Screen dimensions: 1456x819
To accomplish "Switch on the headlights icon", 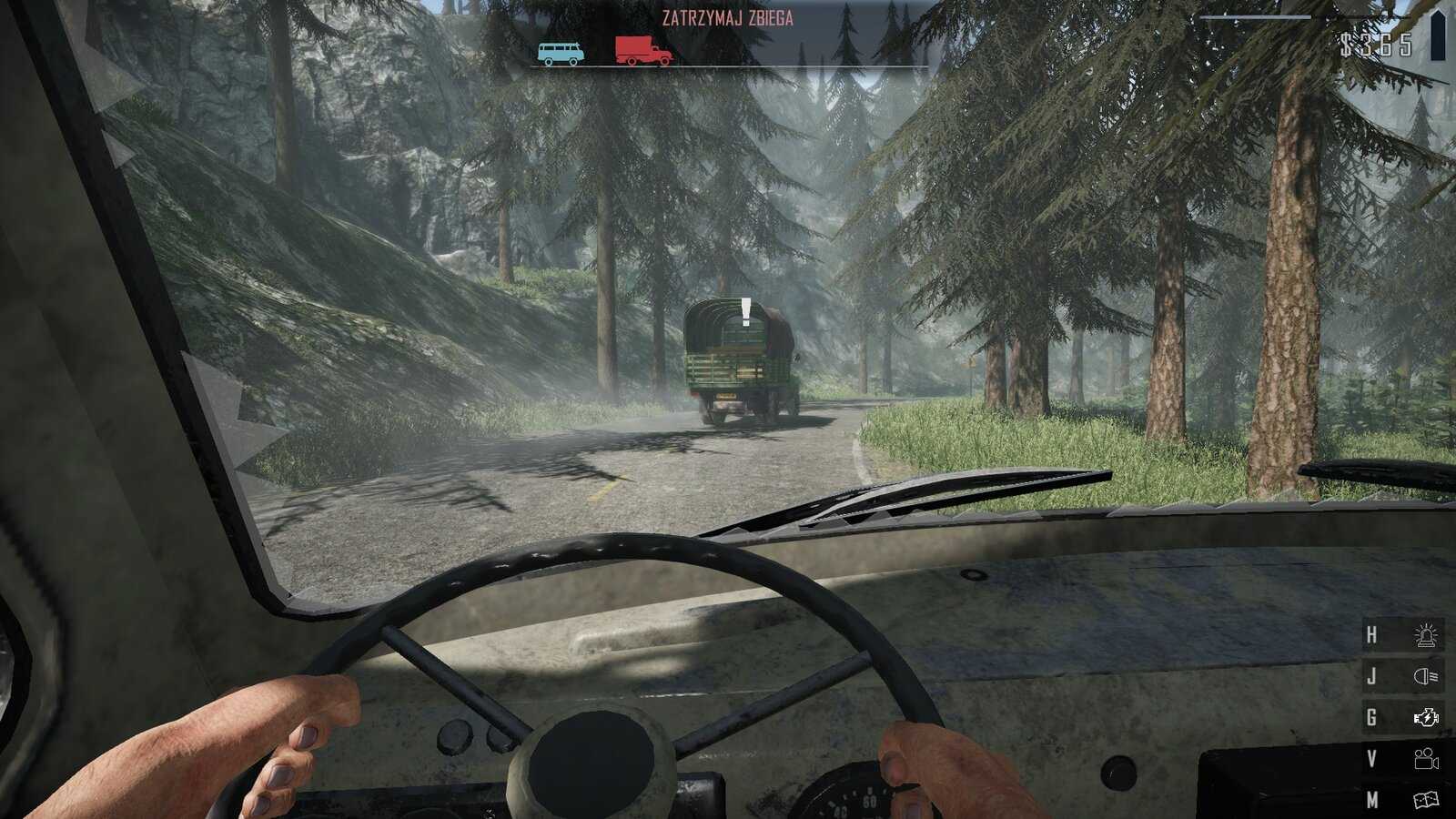I will [1425, 676].
